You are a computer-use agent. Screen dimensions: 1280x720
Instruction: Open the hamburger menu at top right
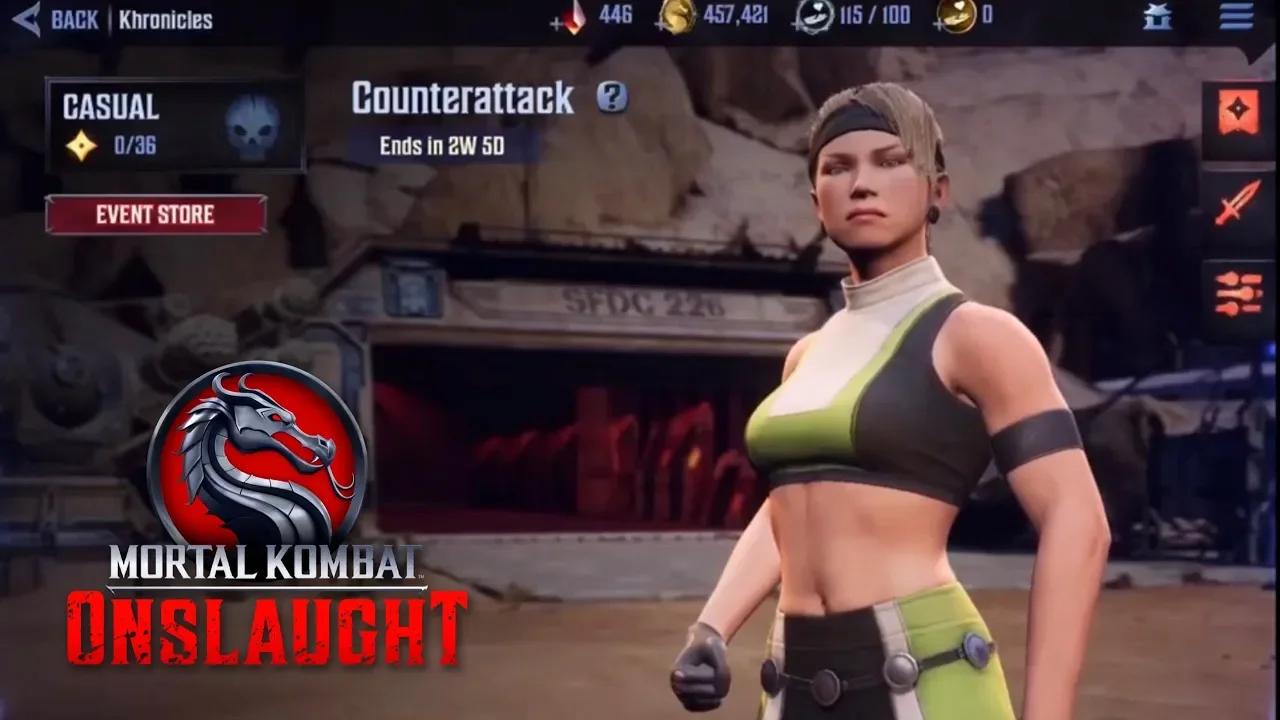[1237, 15]
